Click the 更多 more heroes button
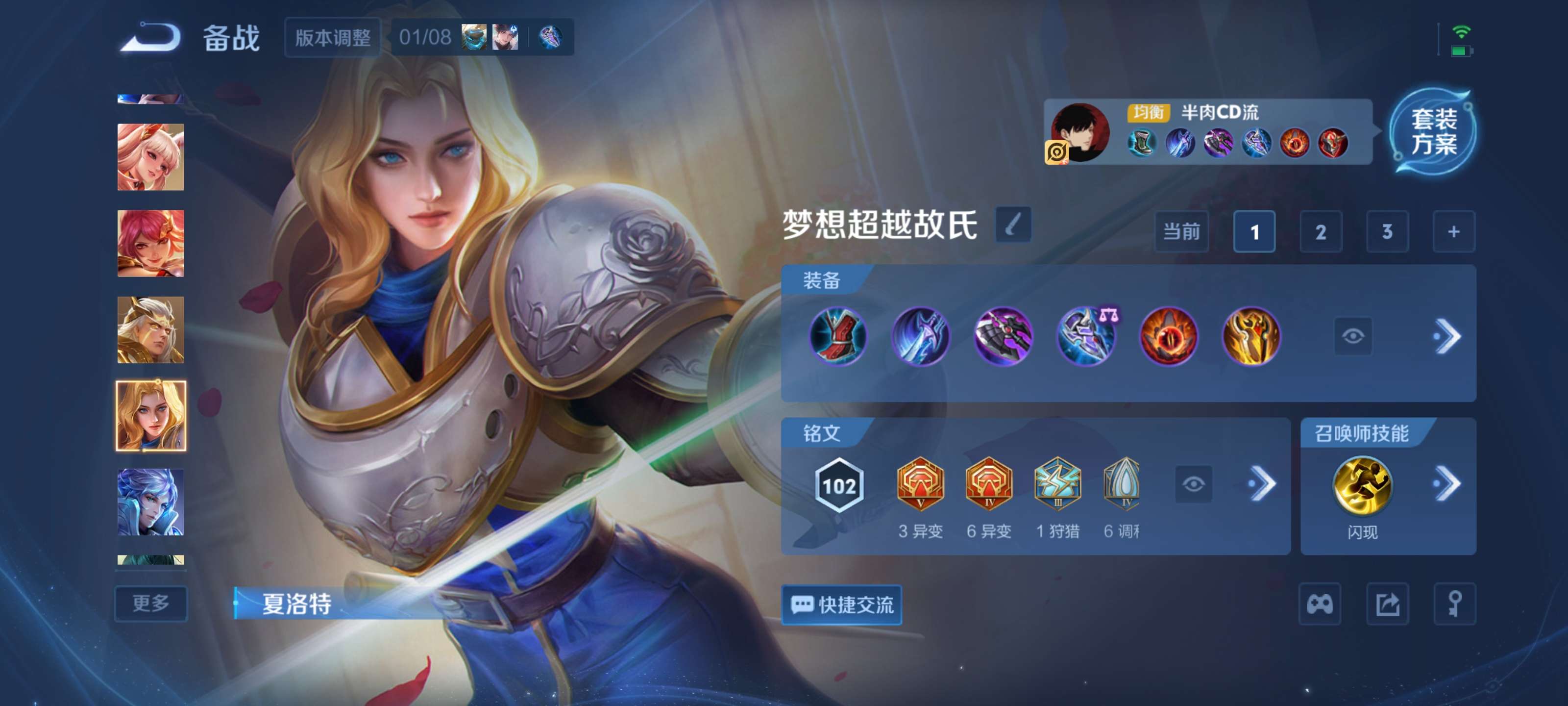Viewport: 1568px width, 706px height. coord(150,604)
